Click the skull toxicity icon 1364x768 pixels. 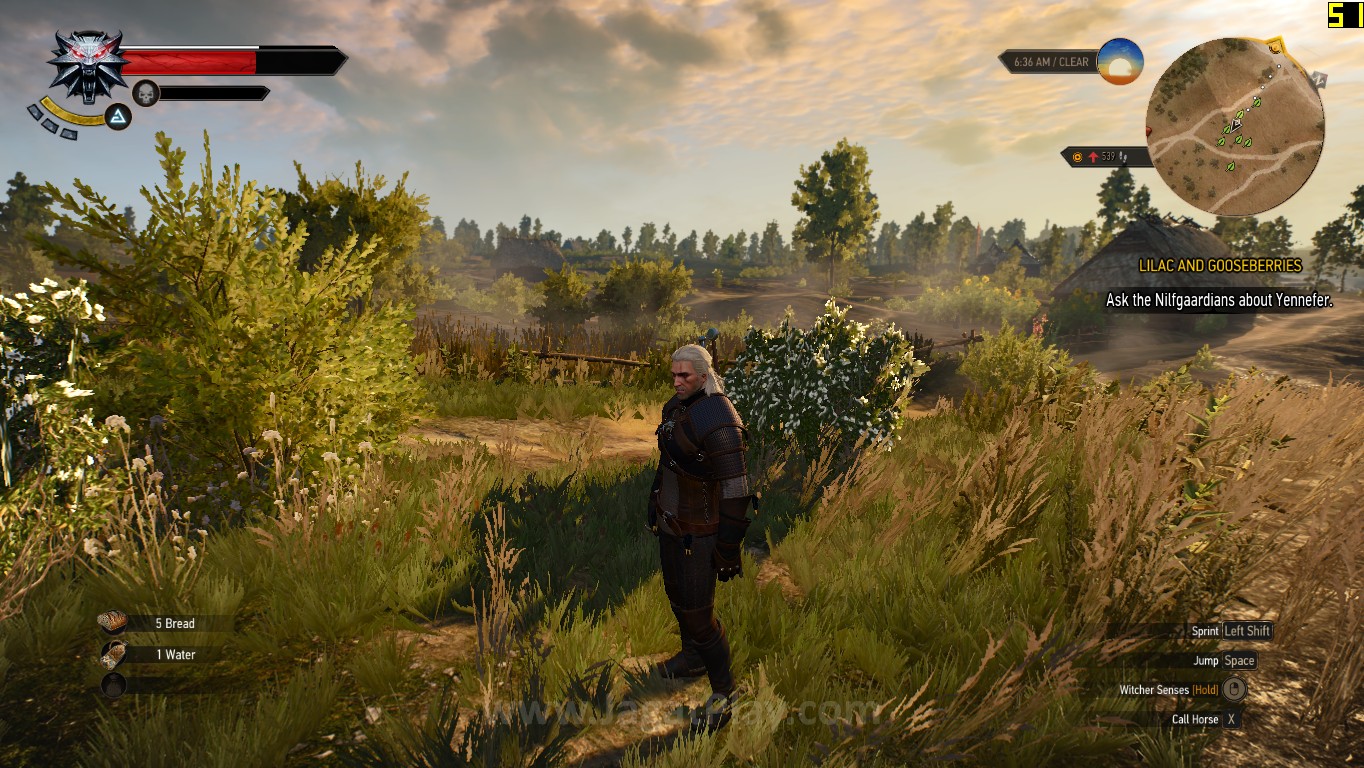coord(146,93)
